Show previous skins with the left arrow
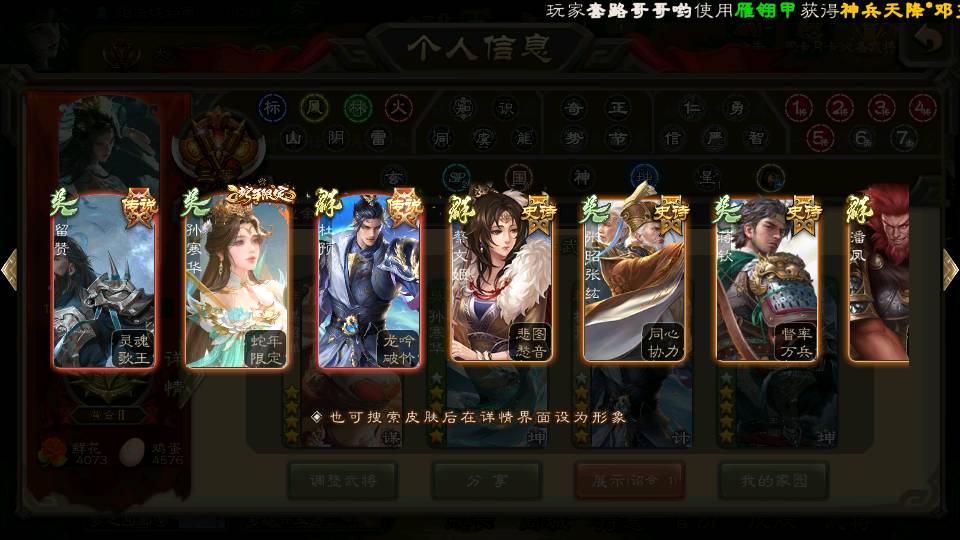This screenshot has height=540, width=960. (10, 269)
